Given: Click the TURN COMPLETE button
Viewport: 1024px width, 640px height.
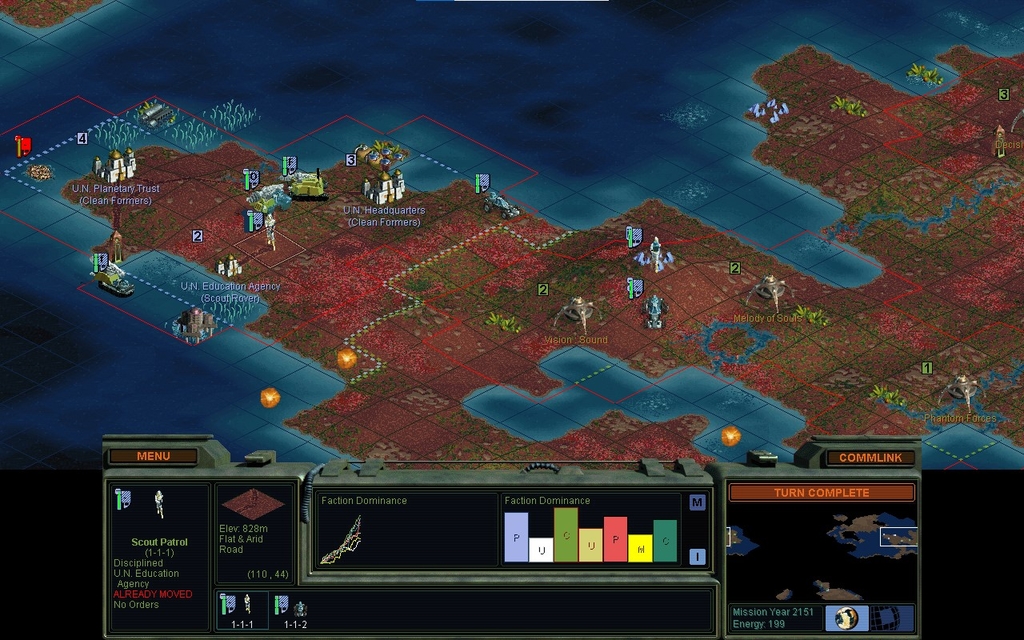Looking at the screenshot, I should click(x=821, y=492).
